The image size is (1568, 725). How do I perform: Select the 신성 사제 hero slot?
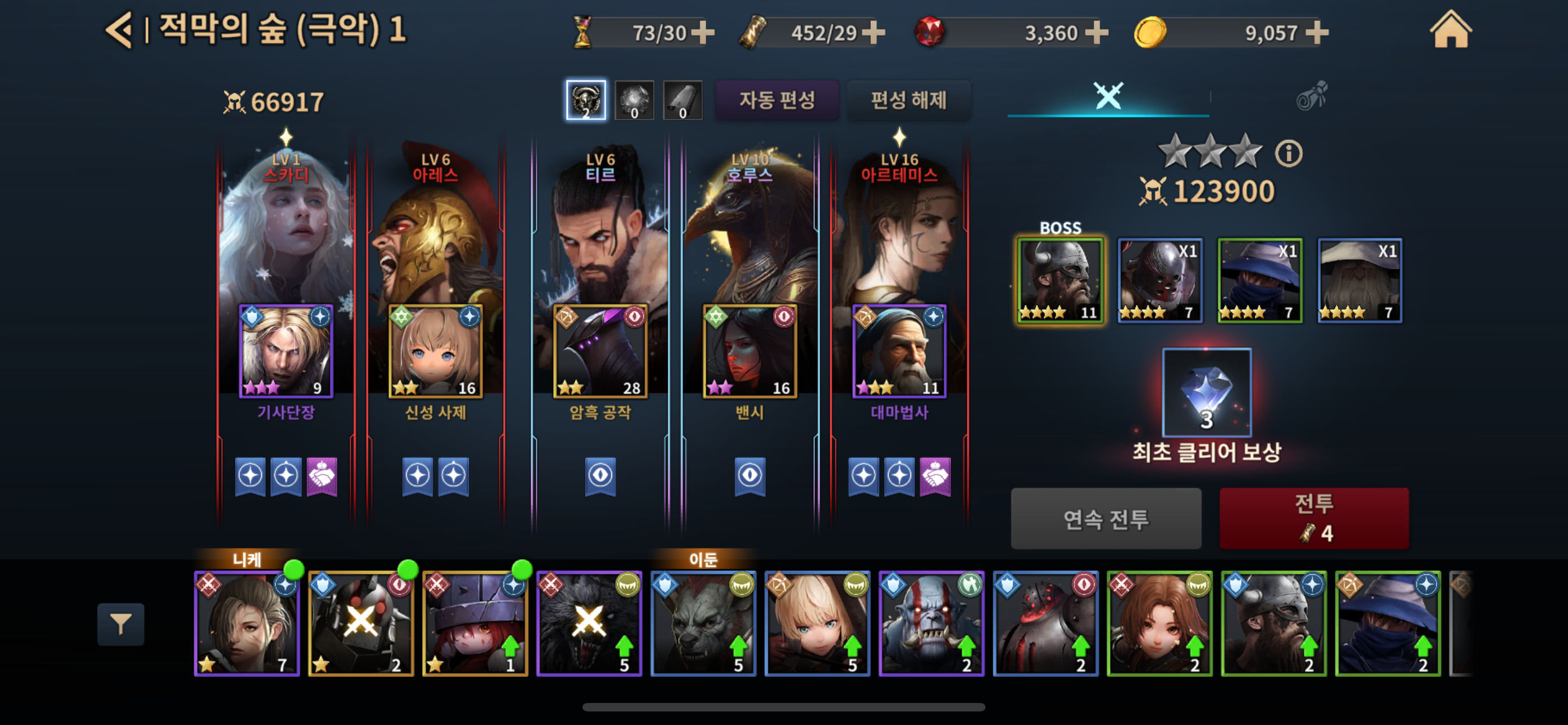pos(435,352)
